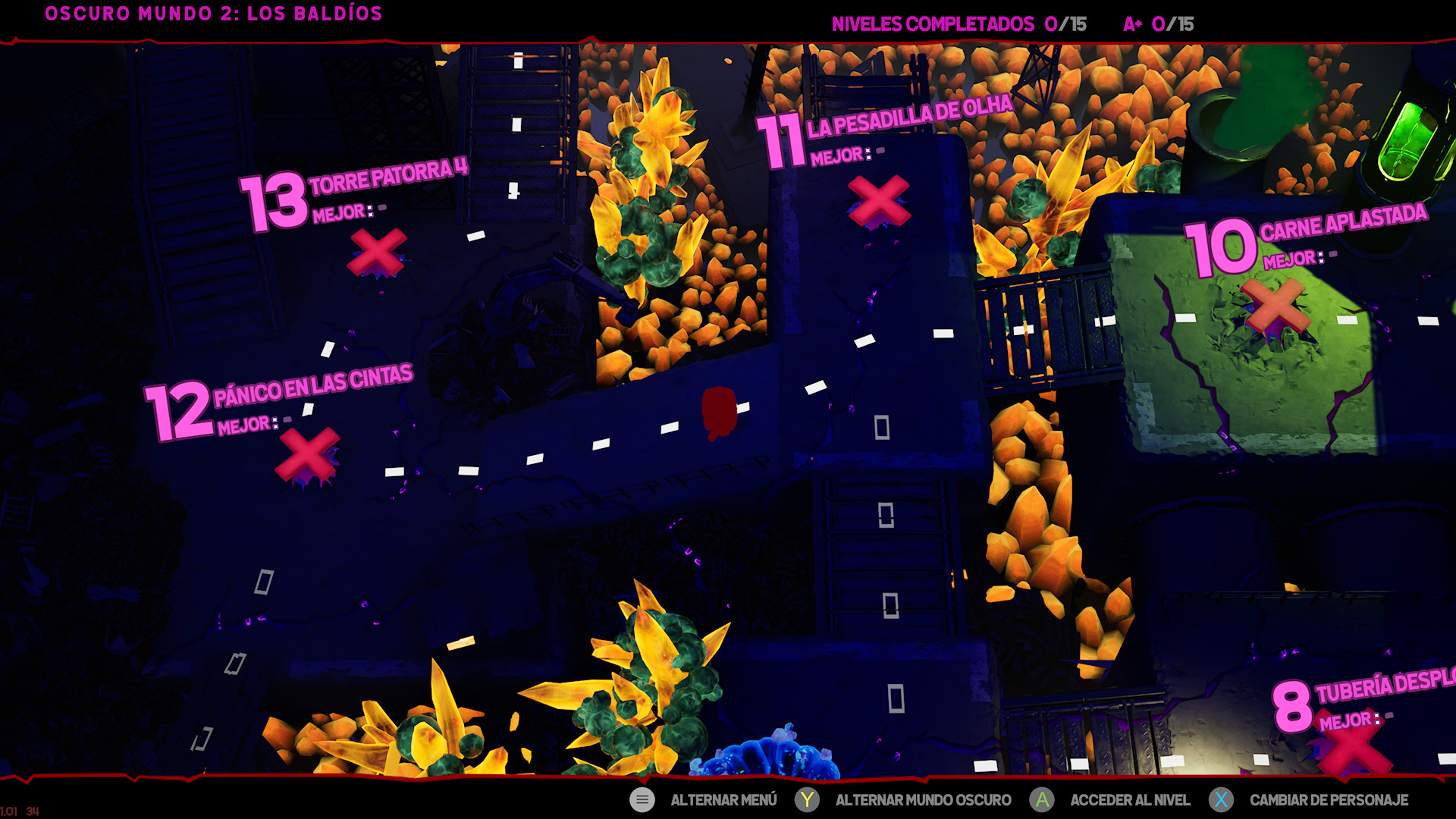
Task: Click the A+ 0/15 rating counter
Action: click(x=1158, y=24)
